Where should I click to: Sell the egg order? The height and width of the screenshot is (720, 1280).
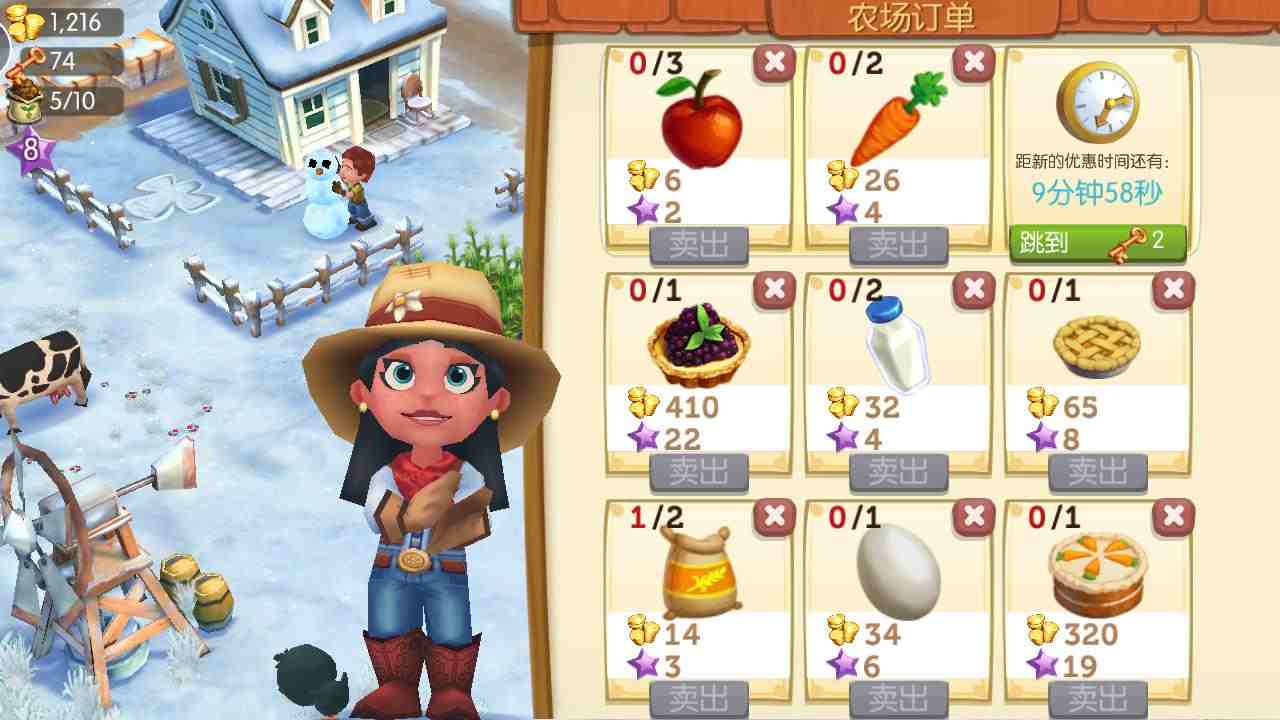[x=899, y=698]
